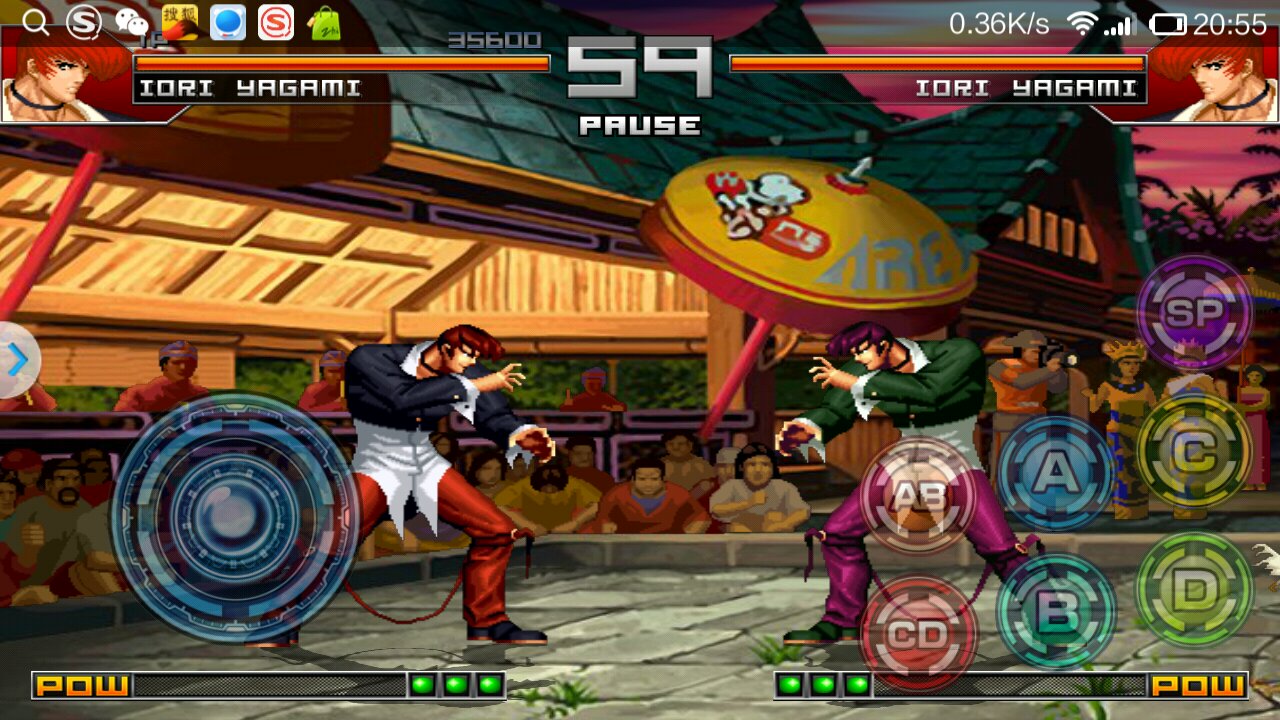Tap the green D attack button
The height and width of the screenshot is (720, 1280).
1194,590
